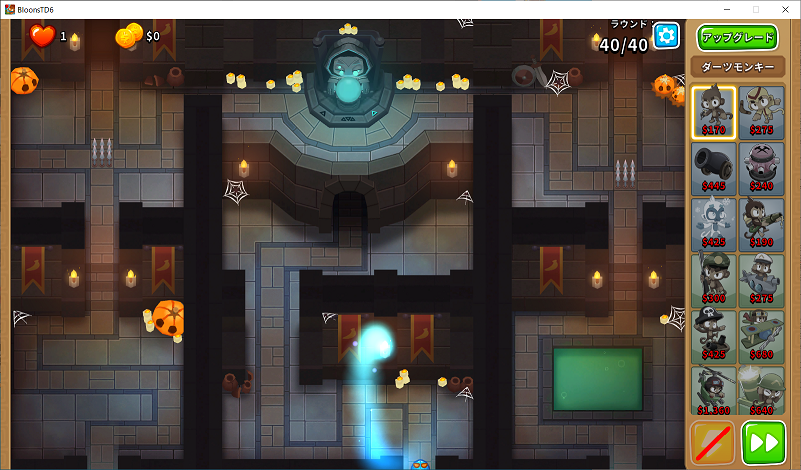801x470 pixels.
Task: Click the red-slash button beside fast-forward
Action: click(713, 443)
